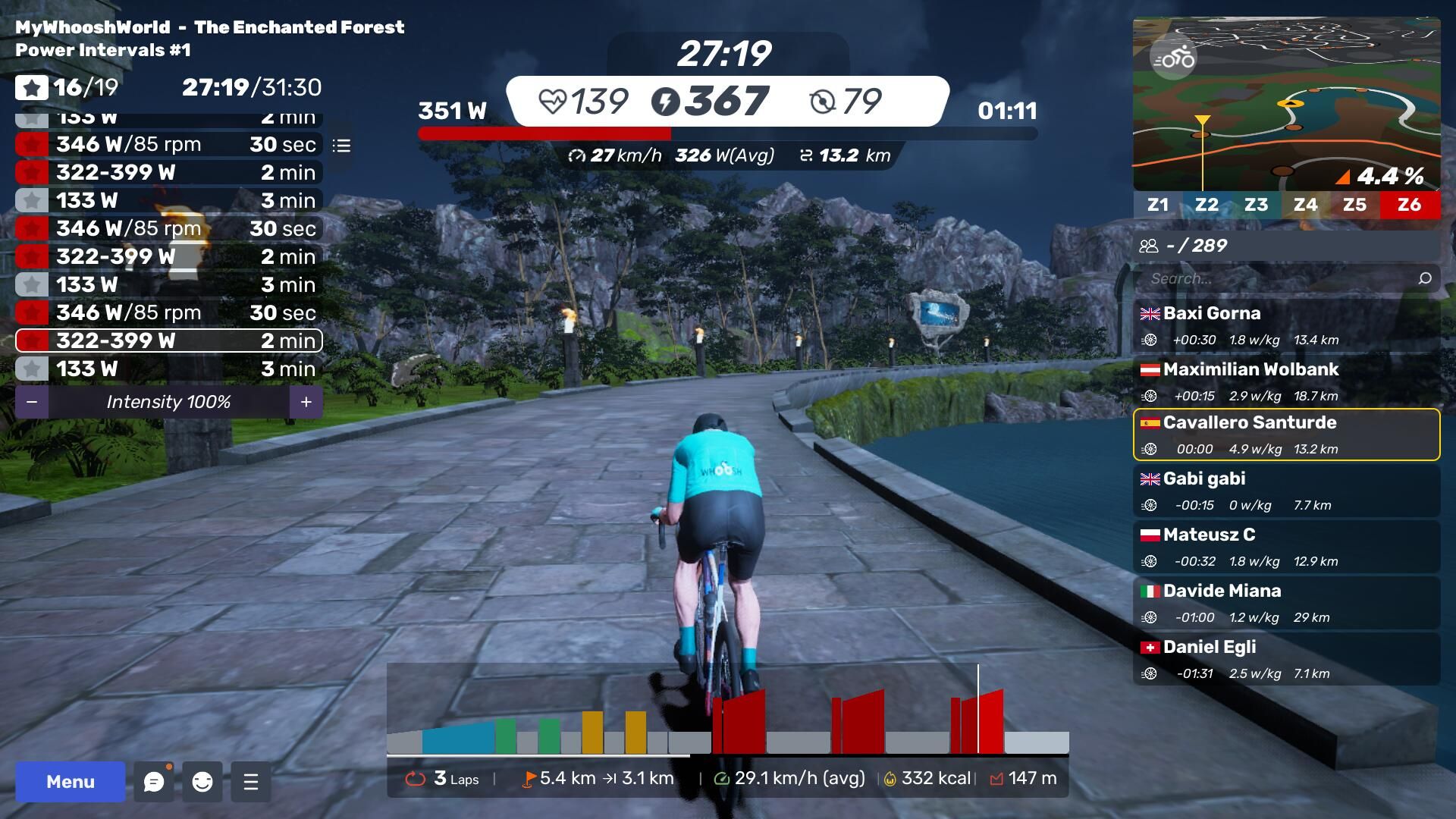Click the smiley emote button
Image resolution: width=1456 pixels, height=819 pixels.
pyautogui.click(x=202, y=782)
